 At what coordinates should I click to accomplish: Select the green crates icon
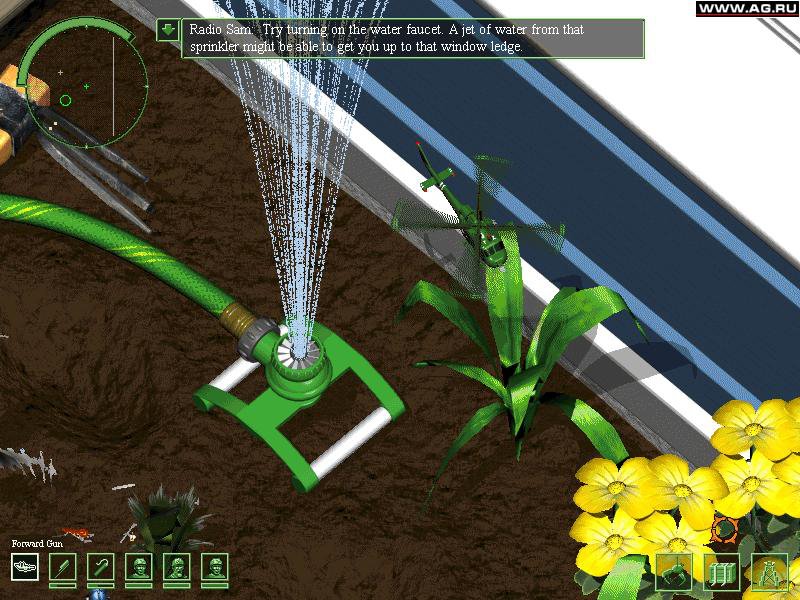coord(721,572)
